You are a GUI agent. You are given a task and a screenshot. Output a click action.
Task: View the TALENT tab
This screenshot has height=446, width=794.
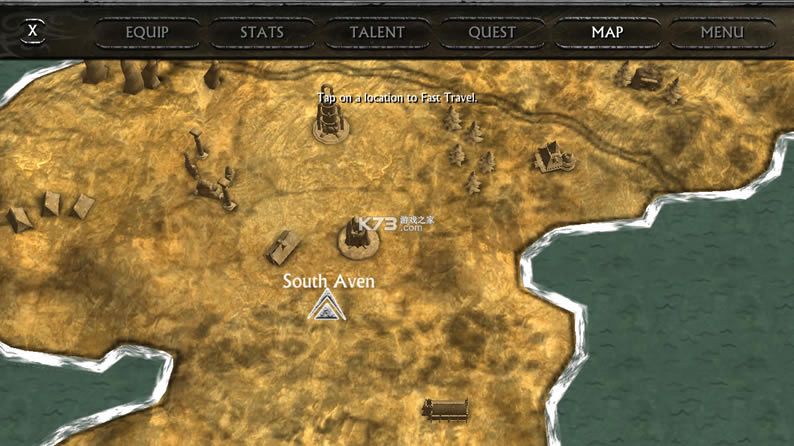click(377, 32)
